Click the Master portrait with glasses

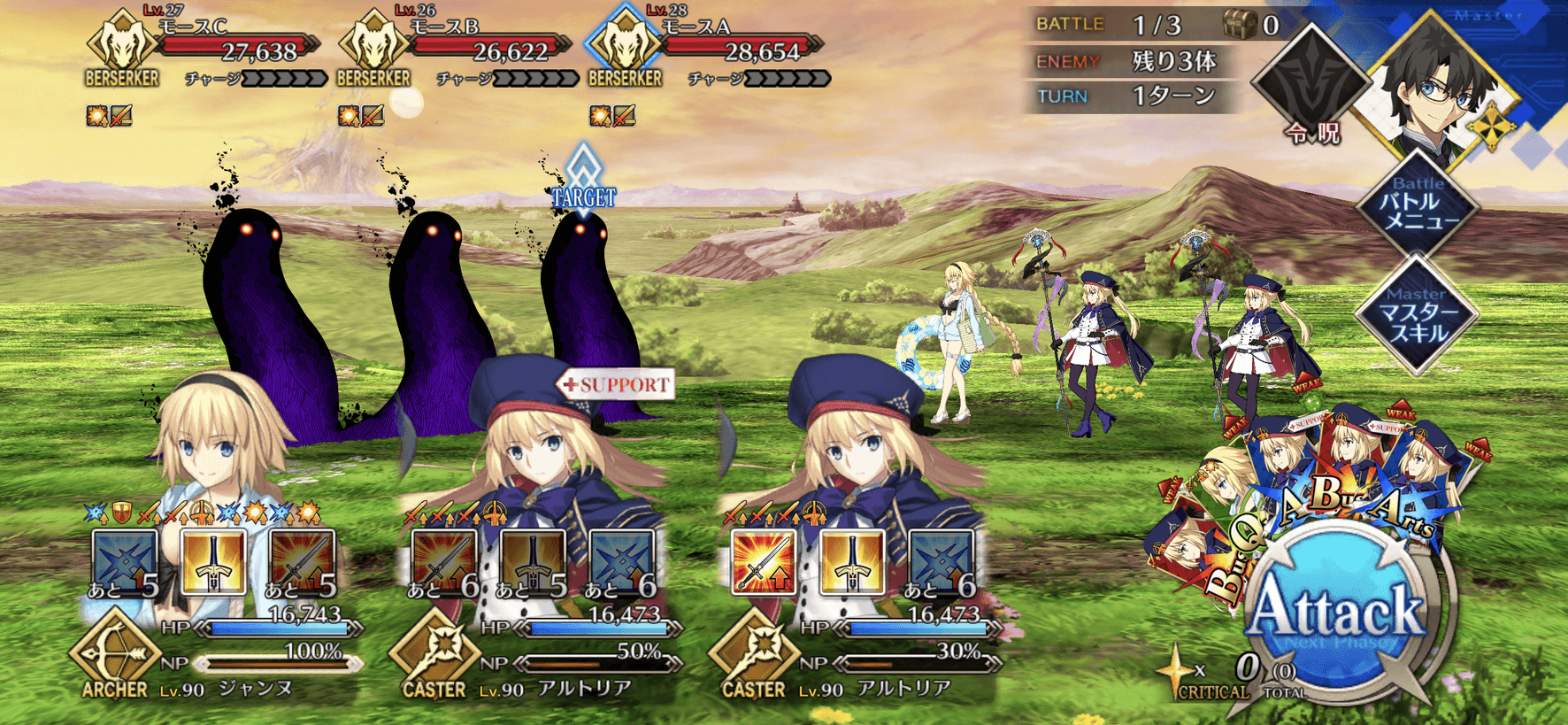tap(1438, 89)
